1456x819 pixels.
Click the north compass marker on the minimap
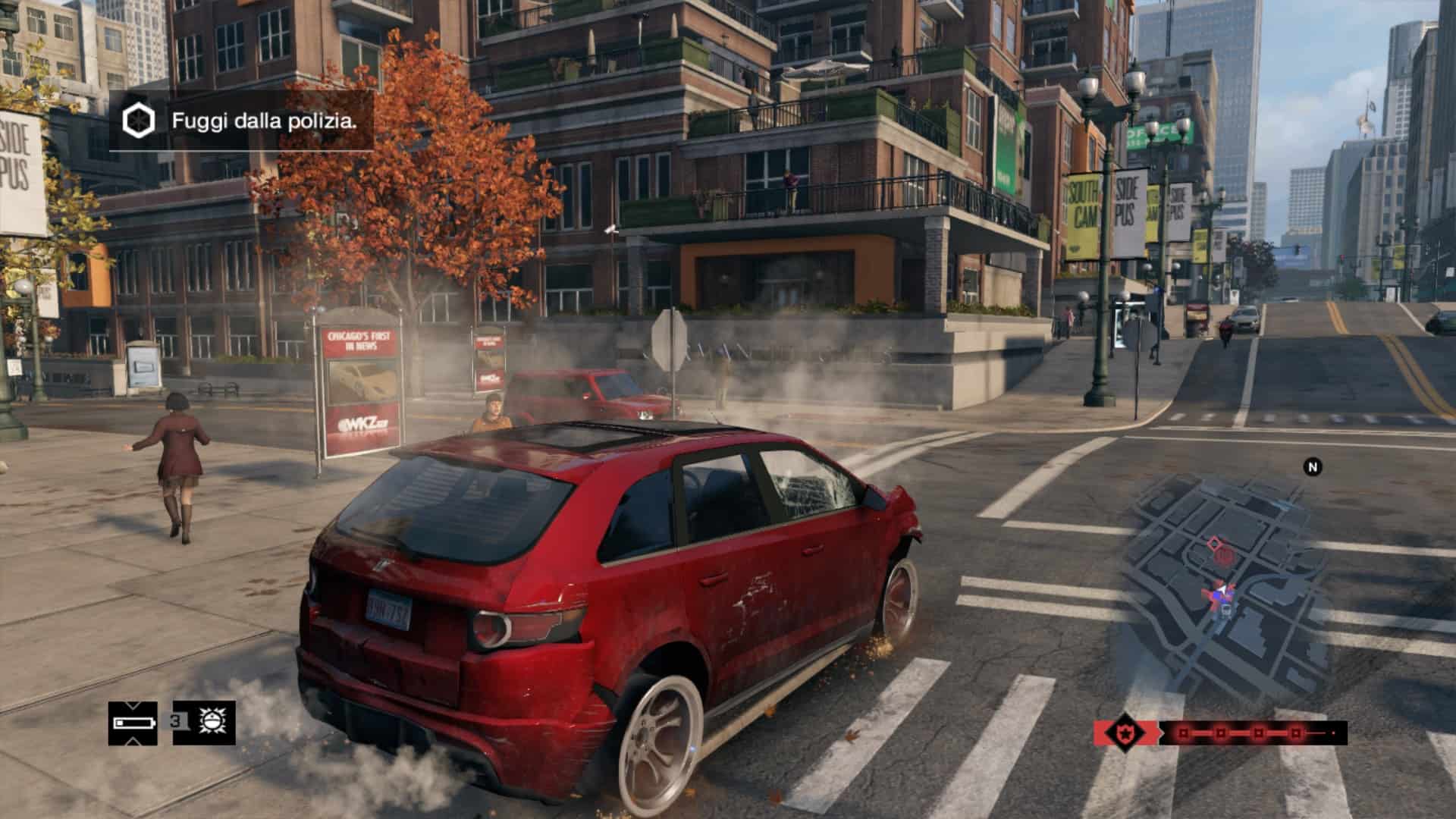pyautogui.click(x=1312, y=467)
